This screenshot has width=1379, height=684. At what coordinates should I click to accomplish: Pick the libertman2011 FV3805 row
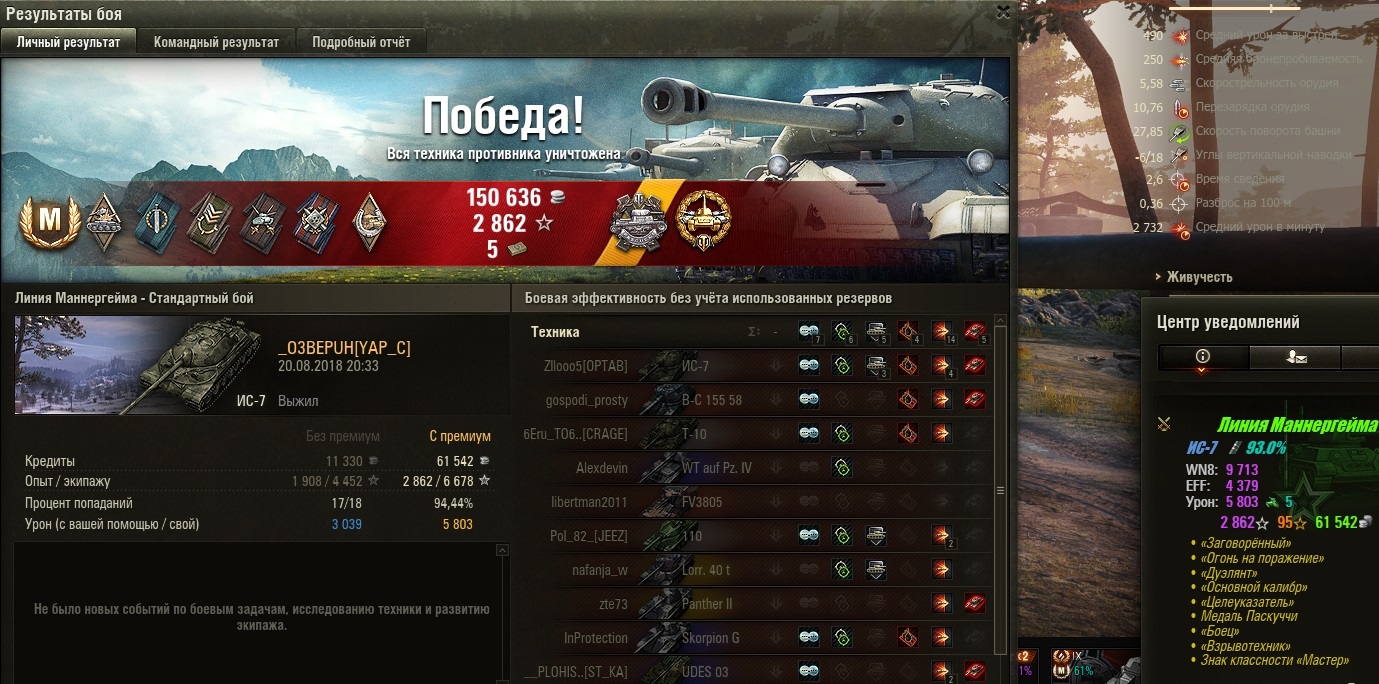[x=760, y=502]
